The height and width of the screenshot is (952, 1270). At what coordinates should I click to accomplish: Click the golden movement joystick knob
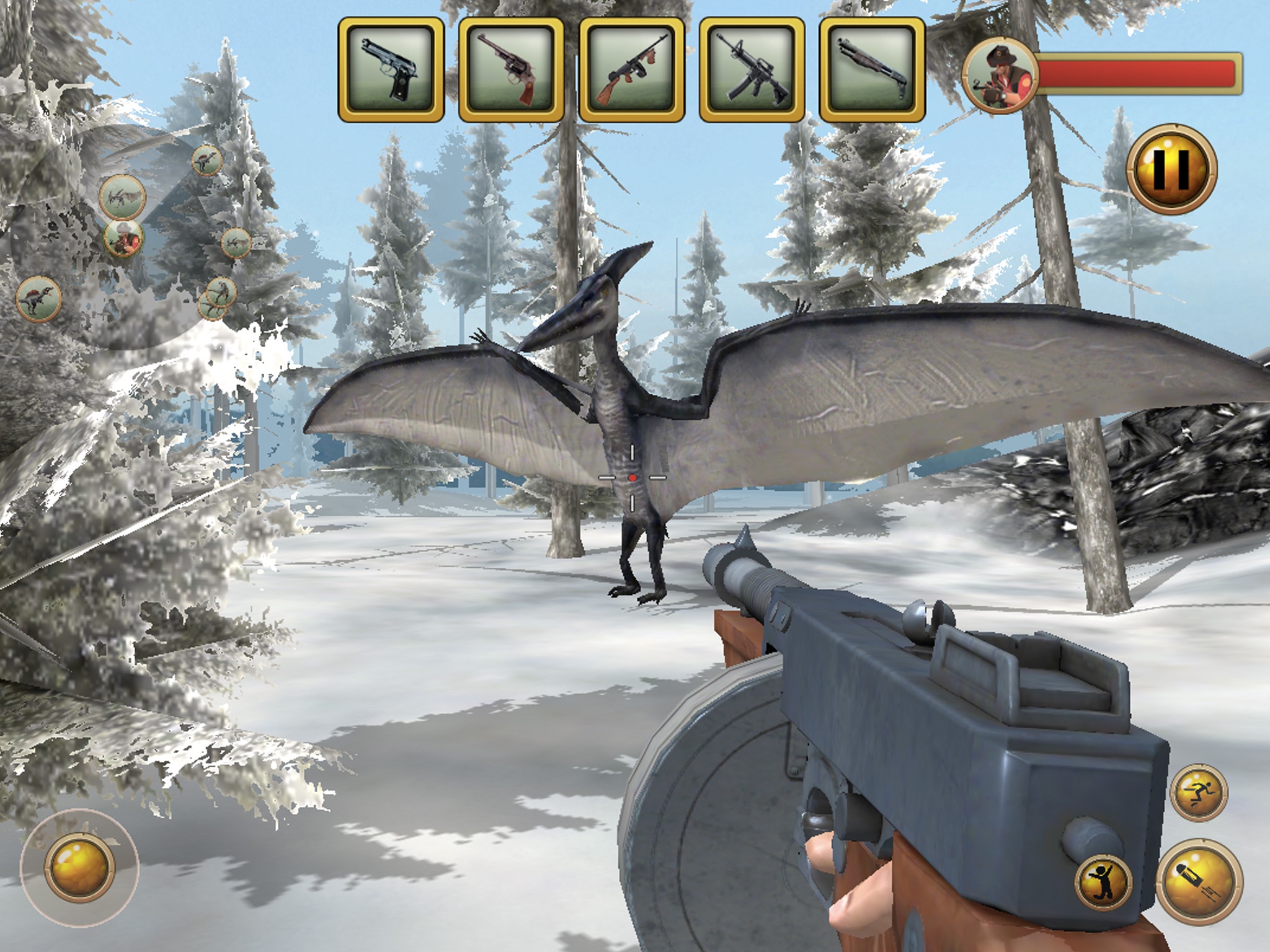coord(79,866)
